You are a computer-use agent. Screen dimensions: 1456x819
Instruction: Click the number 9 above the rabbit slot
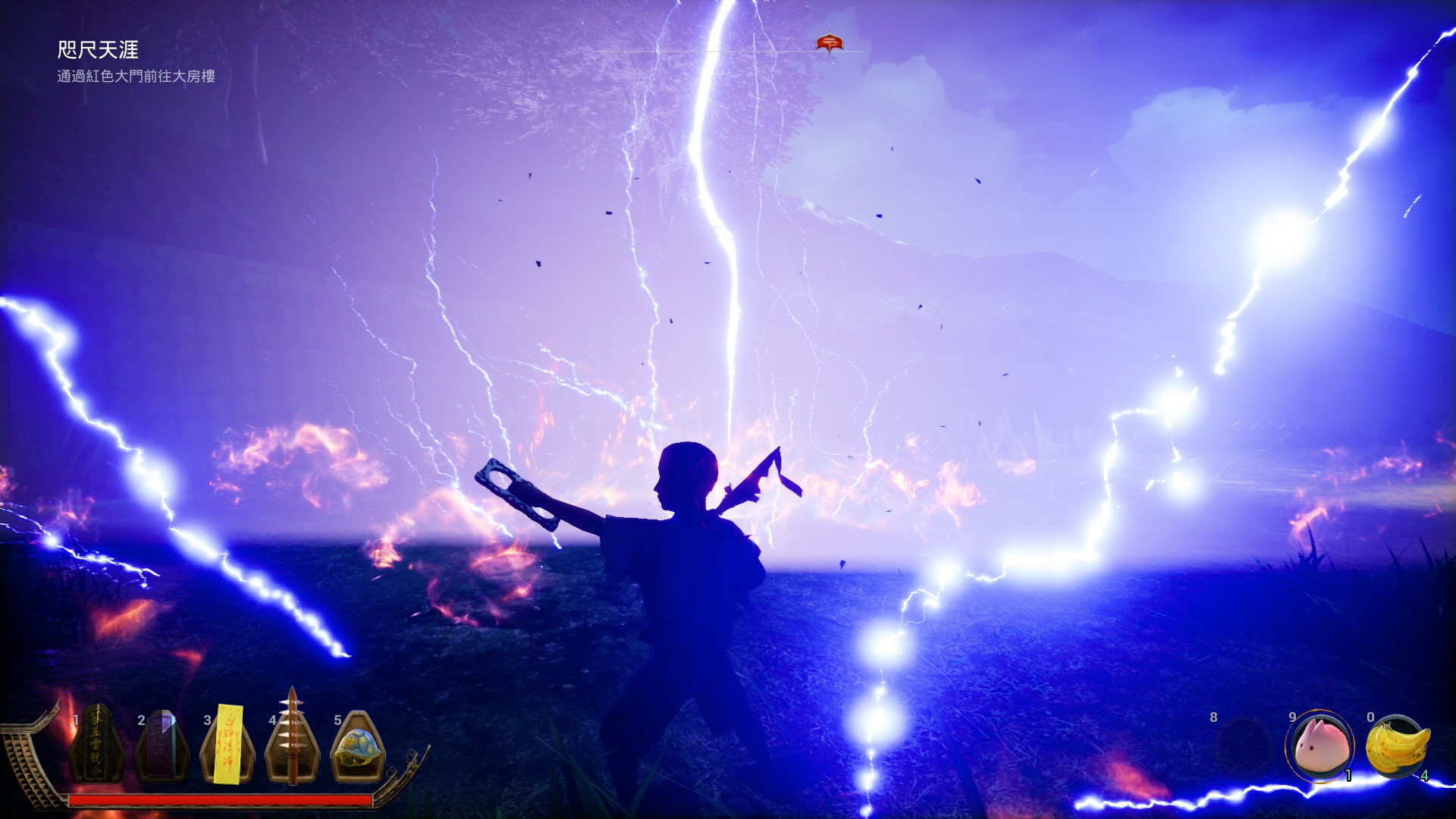tap(1291, 717)
